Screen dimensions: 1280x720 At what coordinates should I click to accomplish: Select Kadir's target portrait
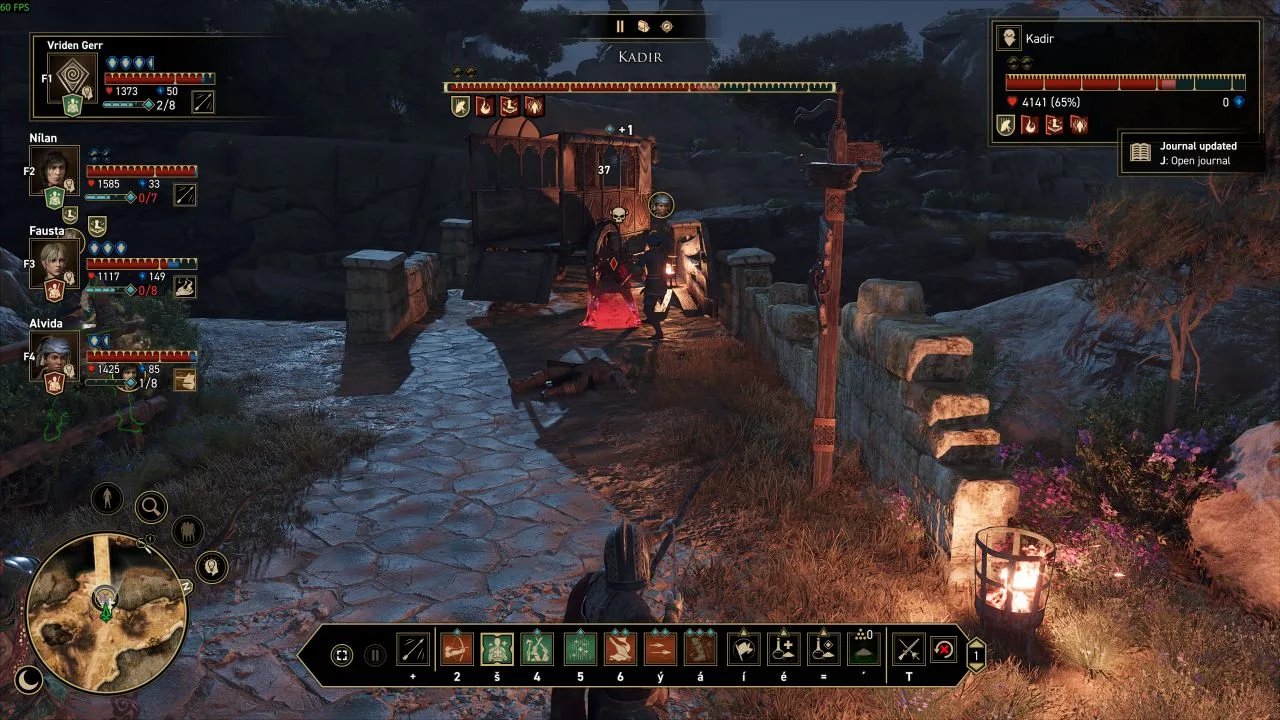coord(1008,38)
